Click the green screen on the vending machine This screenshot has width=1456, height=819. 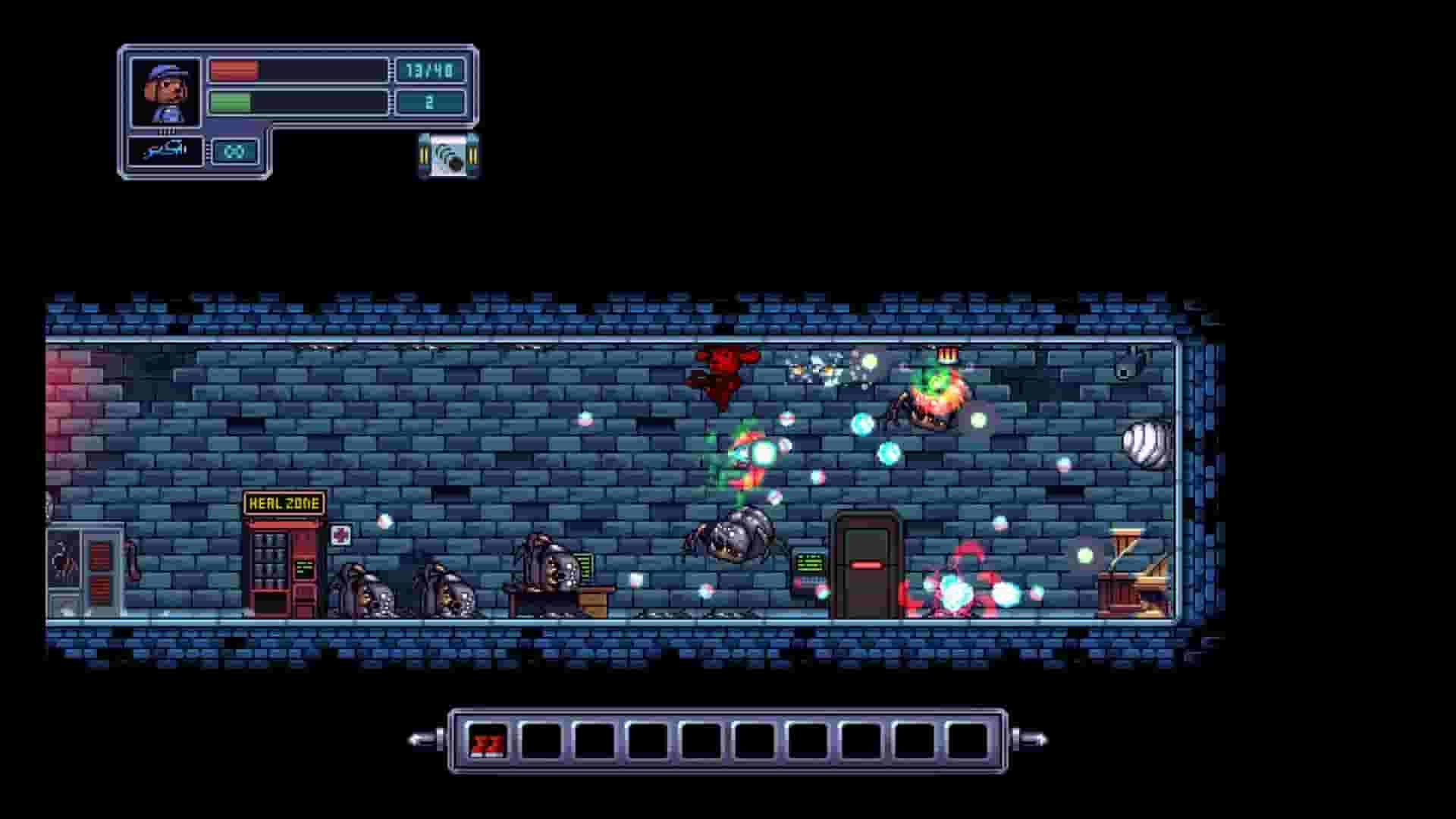(306, 567)
